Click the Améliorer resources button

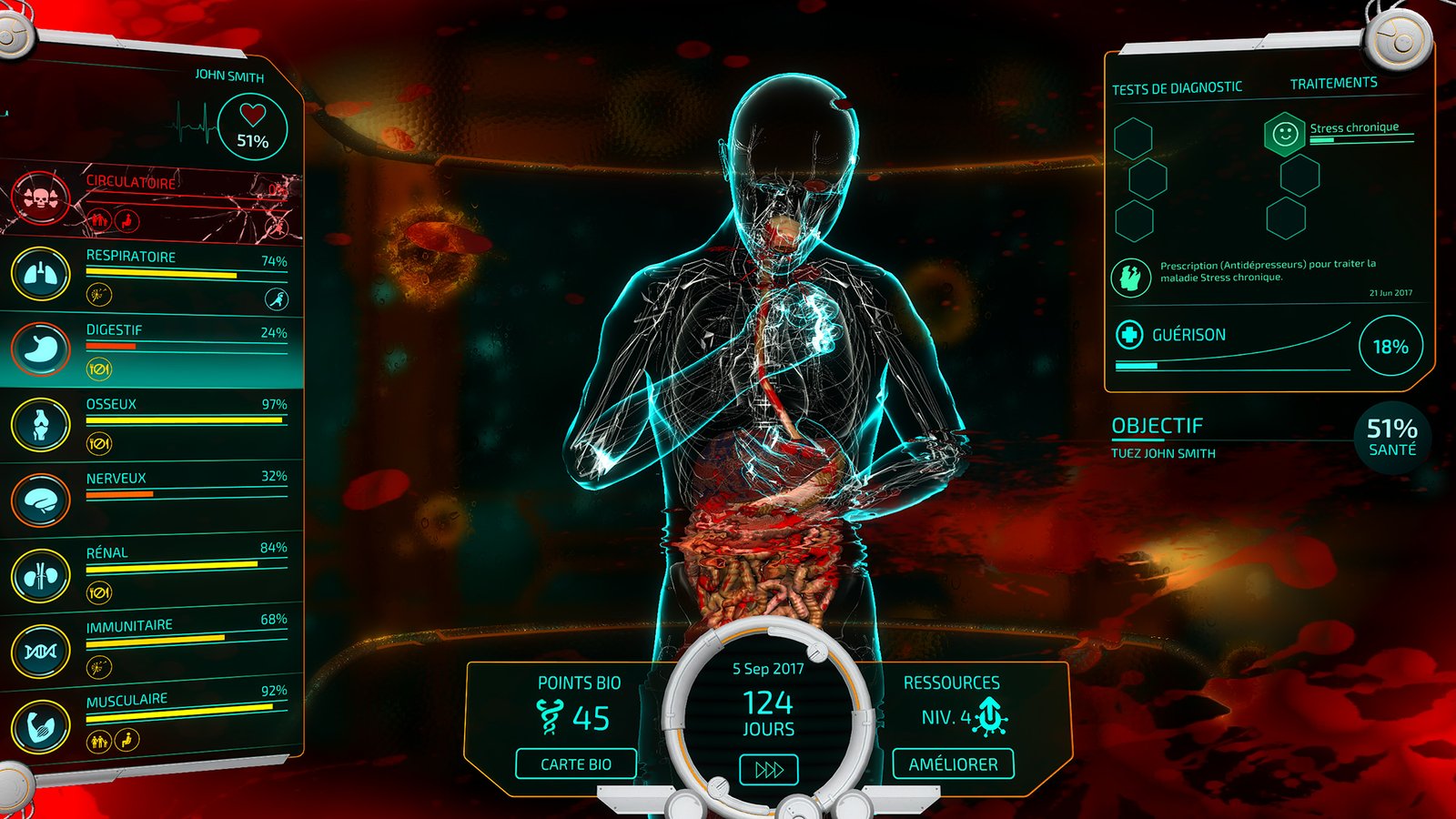(x=953, y=764)
